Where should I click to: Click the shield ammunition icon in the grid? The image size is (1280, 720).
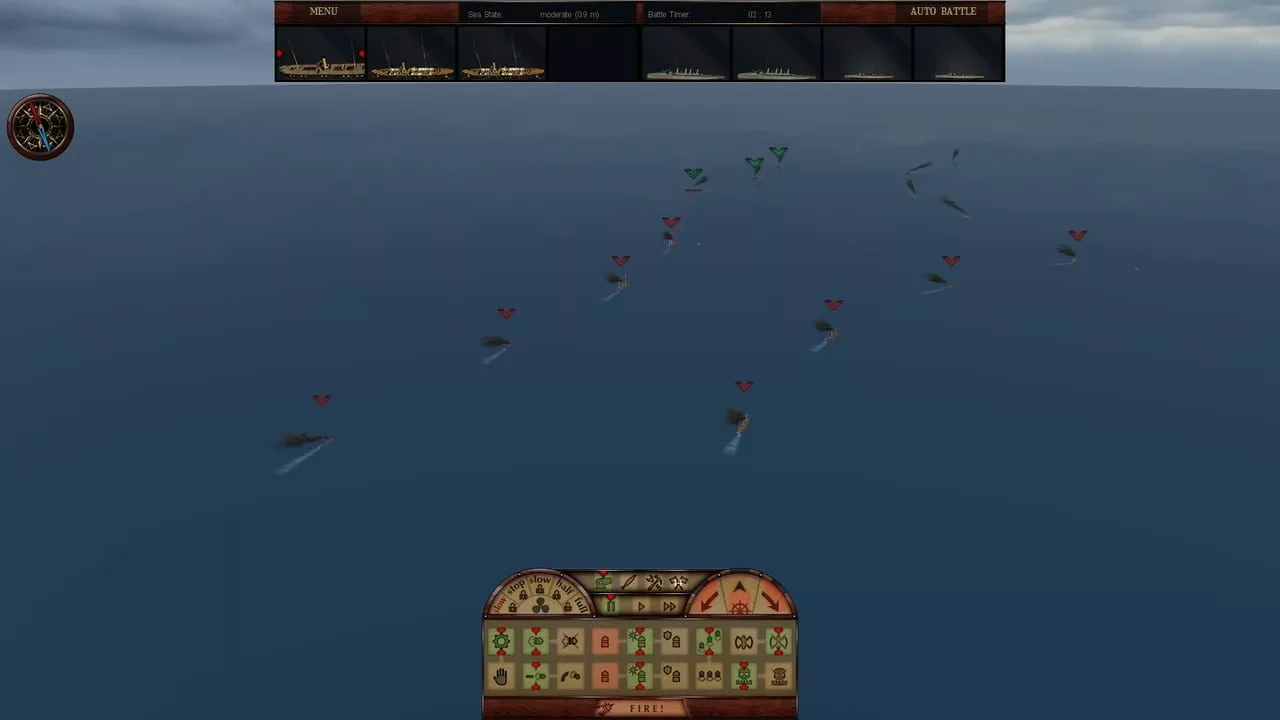coord(674,641)
